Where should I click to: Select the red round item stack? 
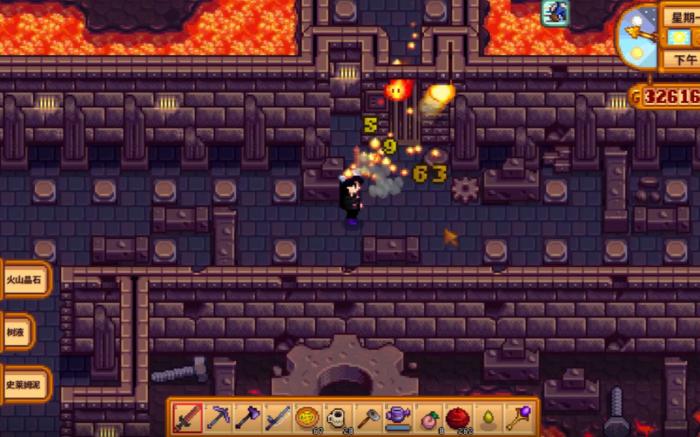click(x=459, y=417)
